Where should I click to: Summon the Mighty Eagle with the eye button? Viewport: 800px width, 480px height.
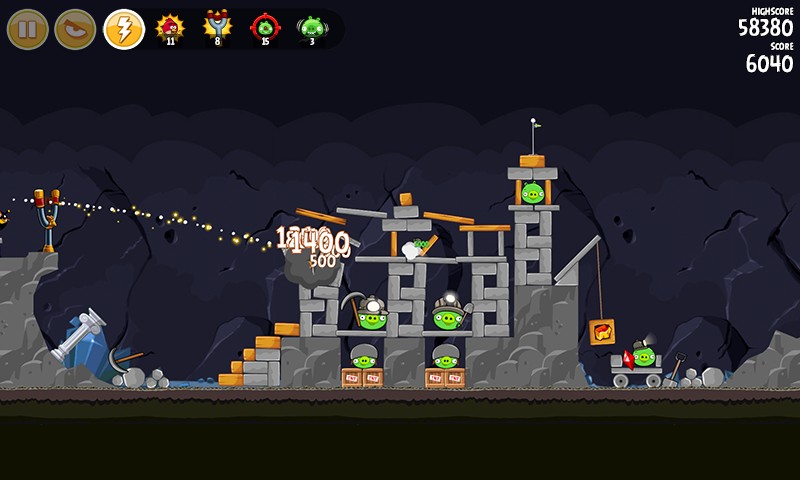pyautogui.click(x=75, y=29)
